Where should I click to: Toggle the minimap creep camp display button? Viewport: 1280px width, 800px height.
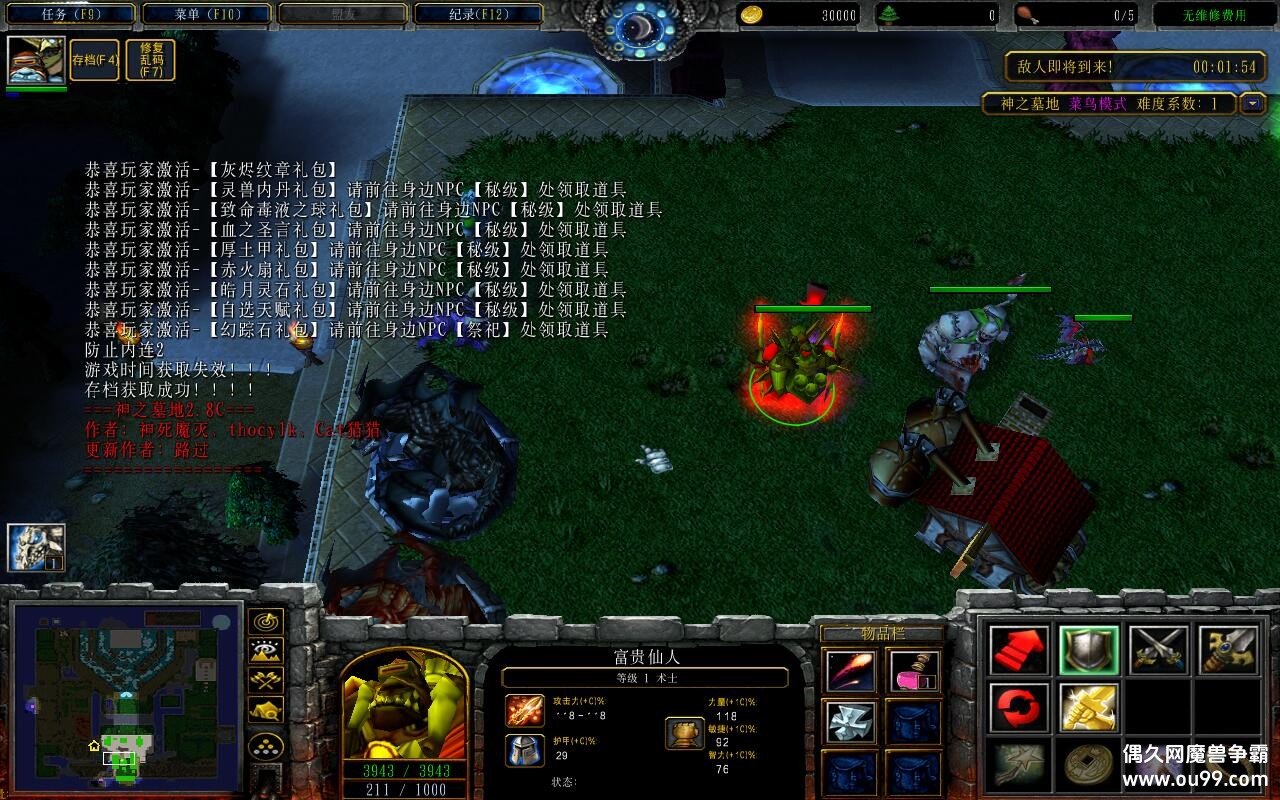pyautogui.click(x=265, y=711)
